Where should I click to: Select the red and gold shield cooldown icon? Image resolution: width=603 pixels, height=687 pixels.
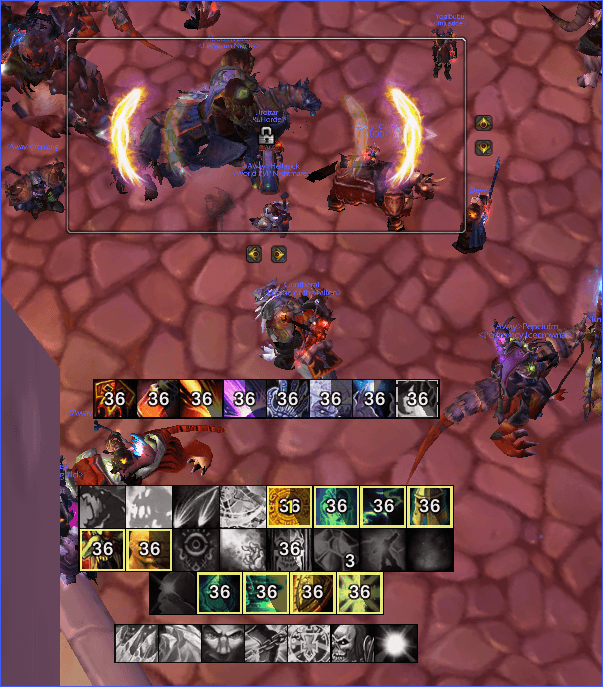tap(113, 398)
